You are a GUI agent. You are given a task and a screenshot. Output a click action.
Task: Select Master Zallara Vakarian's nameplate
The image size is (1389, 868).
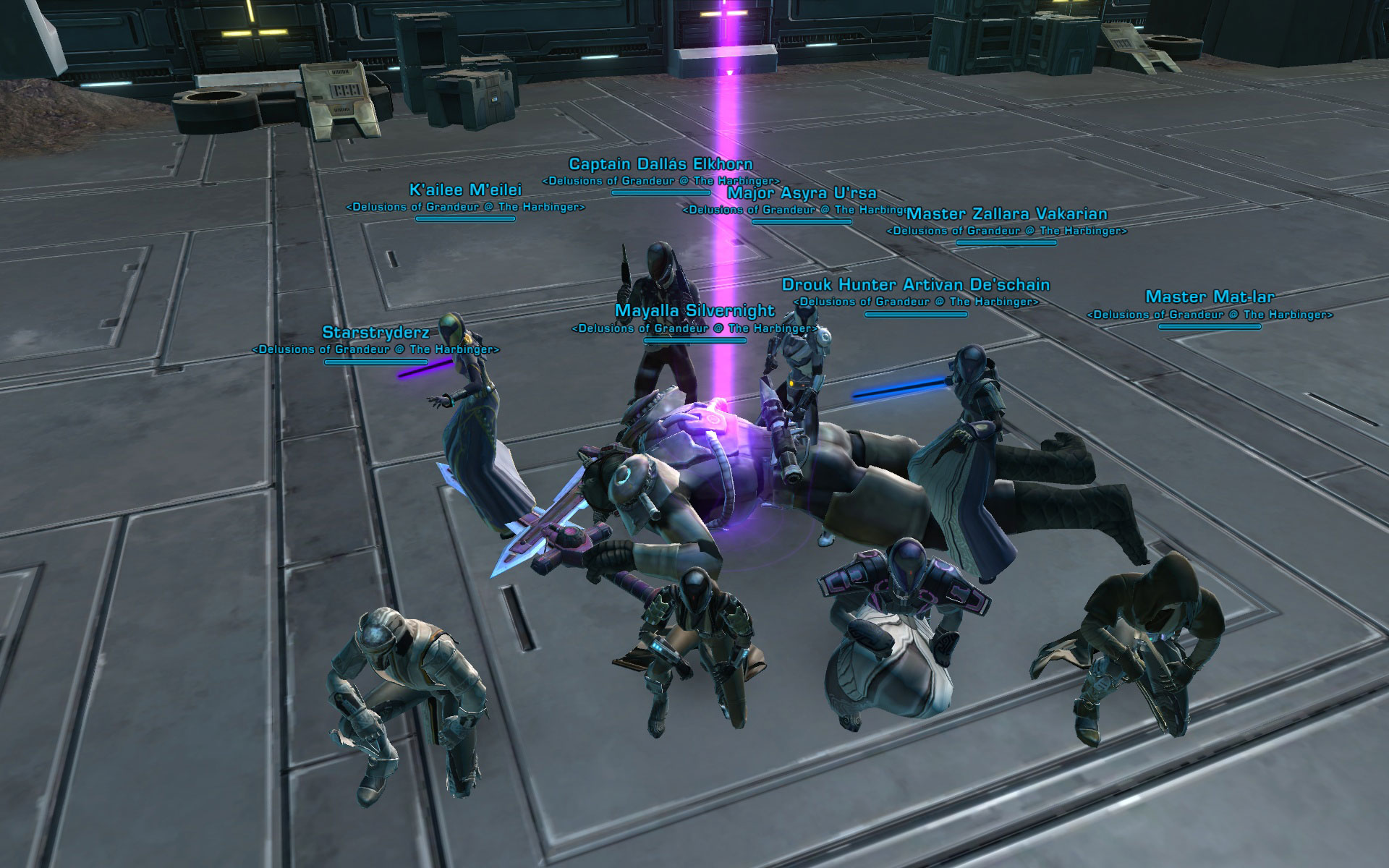click(1006, 214)
